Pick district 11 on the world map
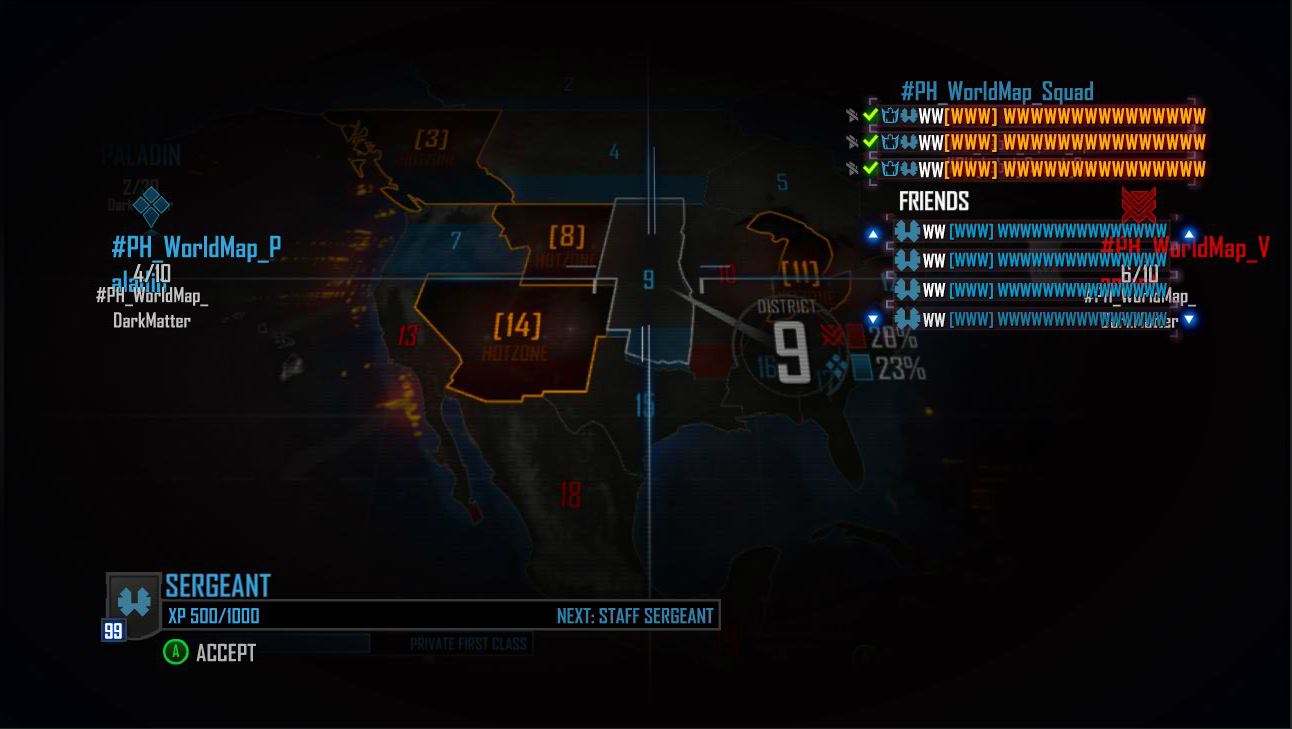 [799, 270]
